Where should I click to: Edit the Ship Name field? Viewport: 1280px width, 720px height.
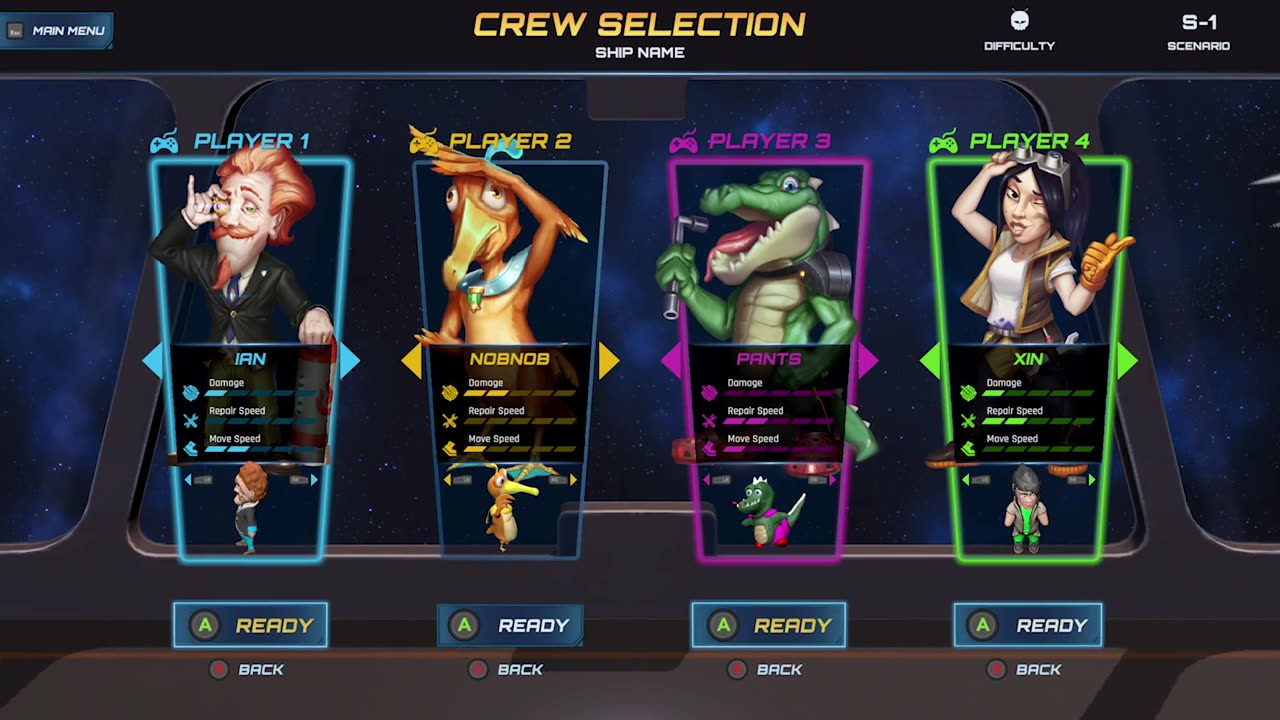click(x=640, y=52)
